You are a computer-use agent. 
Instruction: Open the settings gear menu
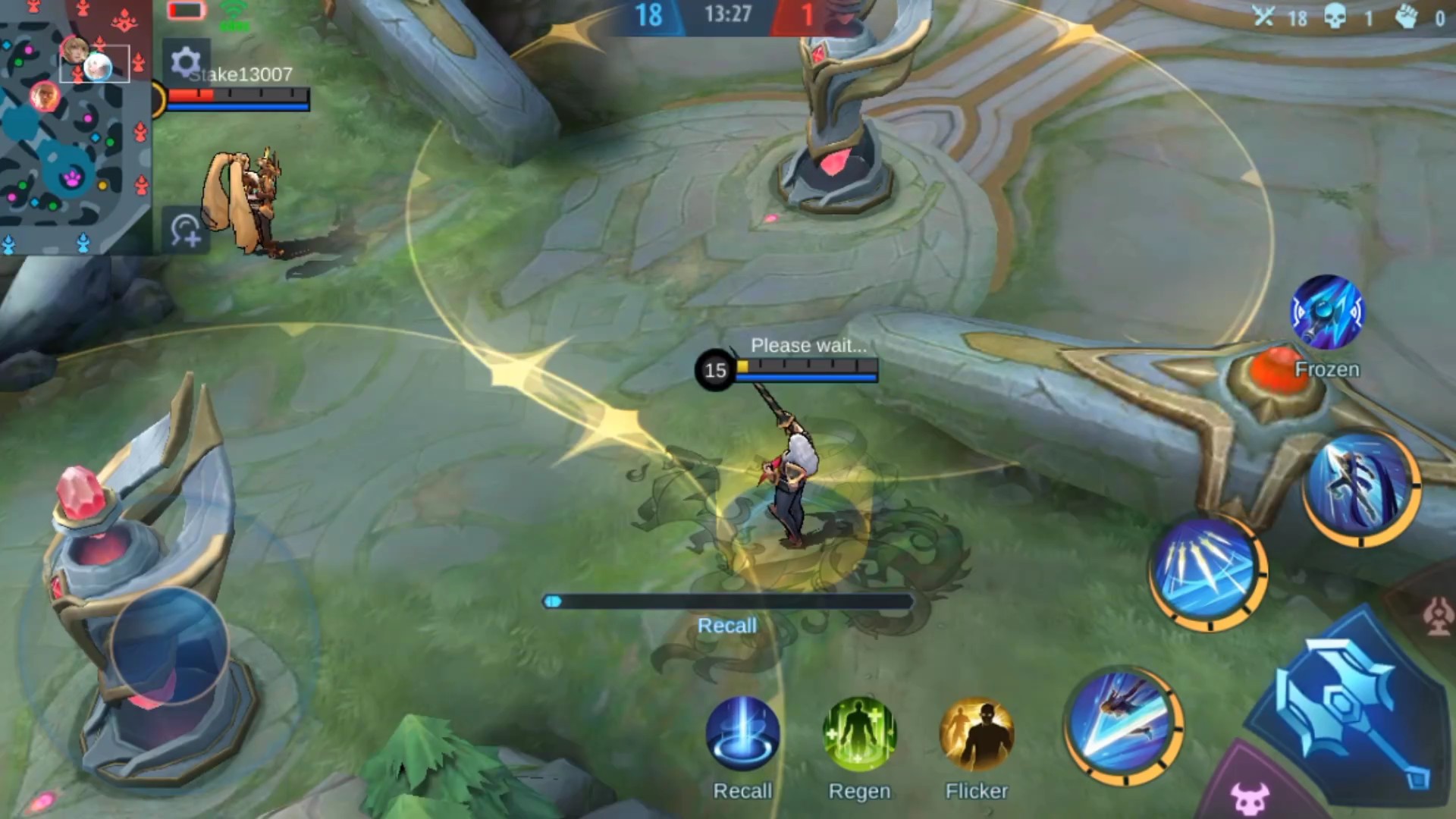tap(185, 62)
